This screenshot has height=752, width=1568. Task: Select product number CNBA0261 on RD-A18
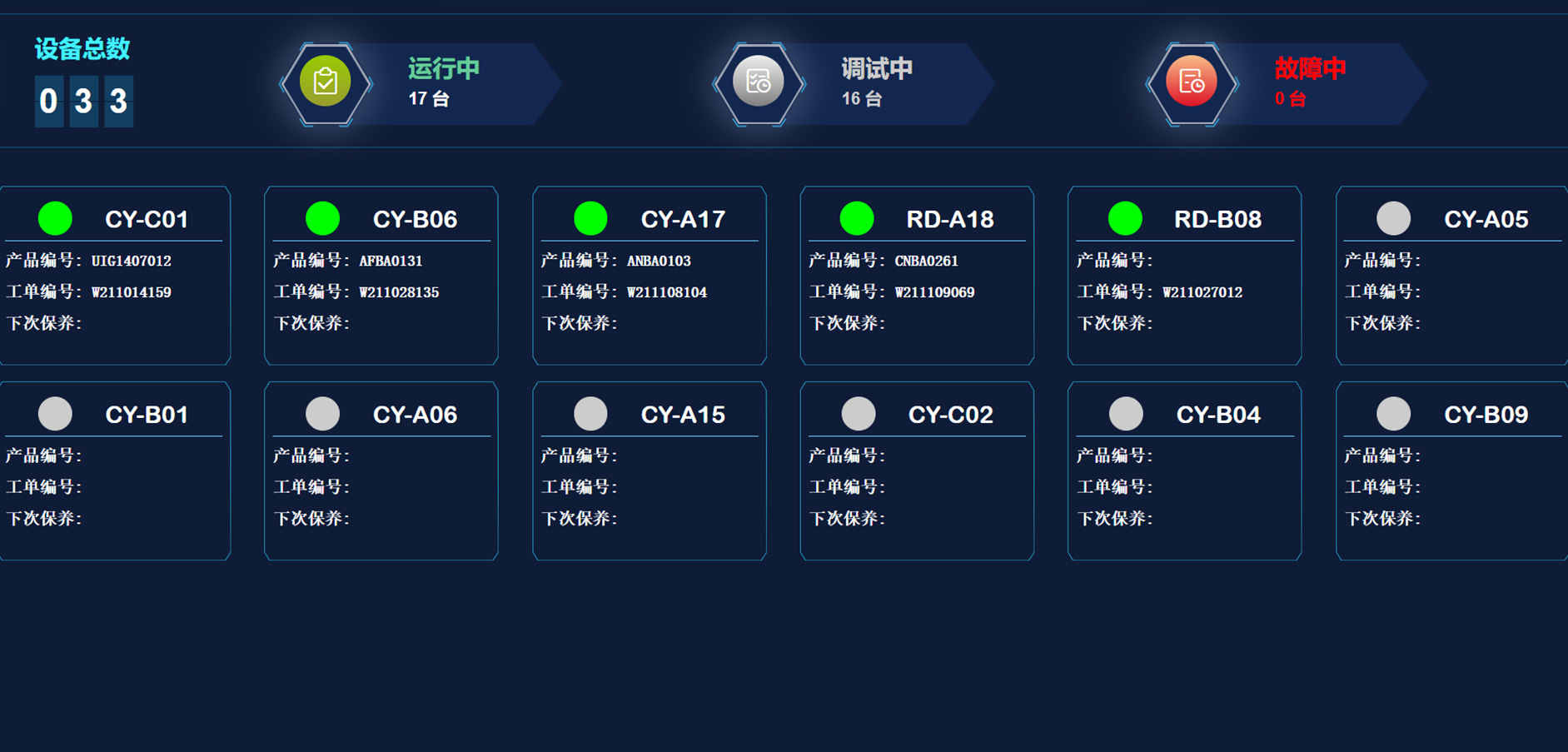(x=927, y=260)
